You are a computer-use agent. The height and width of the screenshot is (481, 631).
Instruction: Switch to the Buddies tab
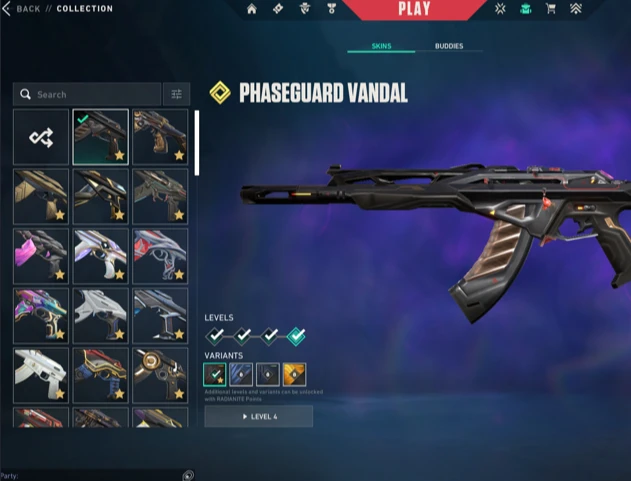[449, 46]
